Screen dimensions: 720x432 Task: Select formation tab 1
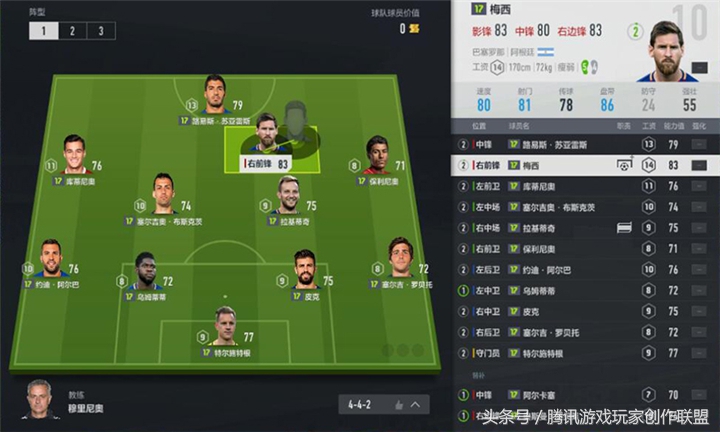tap(43, 31)
